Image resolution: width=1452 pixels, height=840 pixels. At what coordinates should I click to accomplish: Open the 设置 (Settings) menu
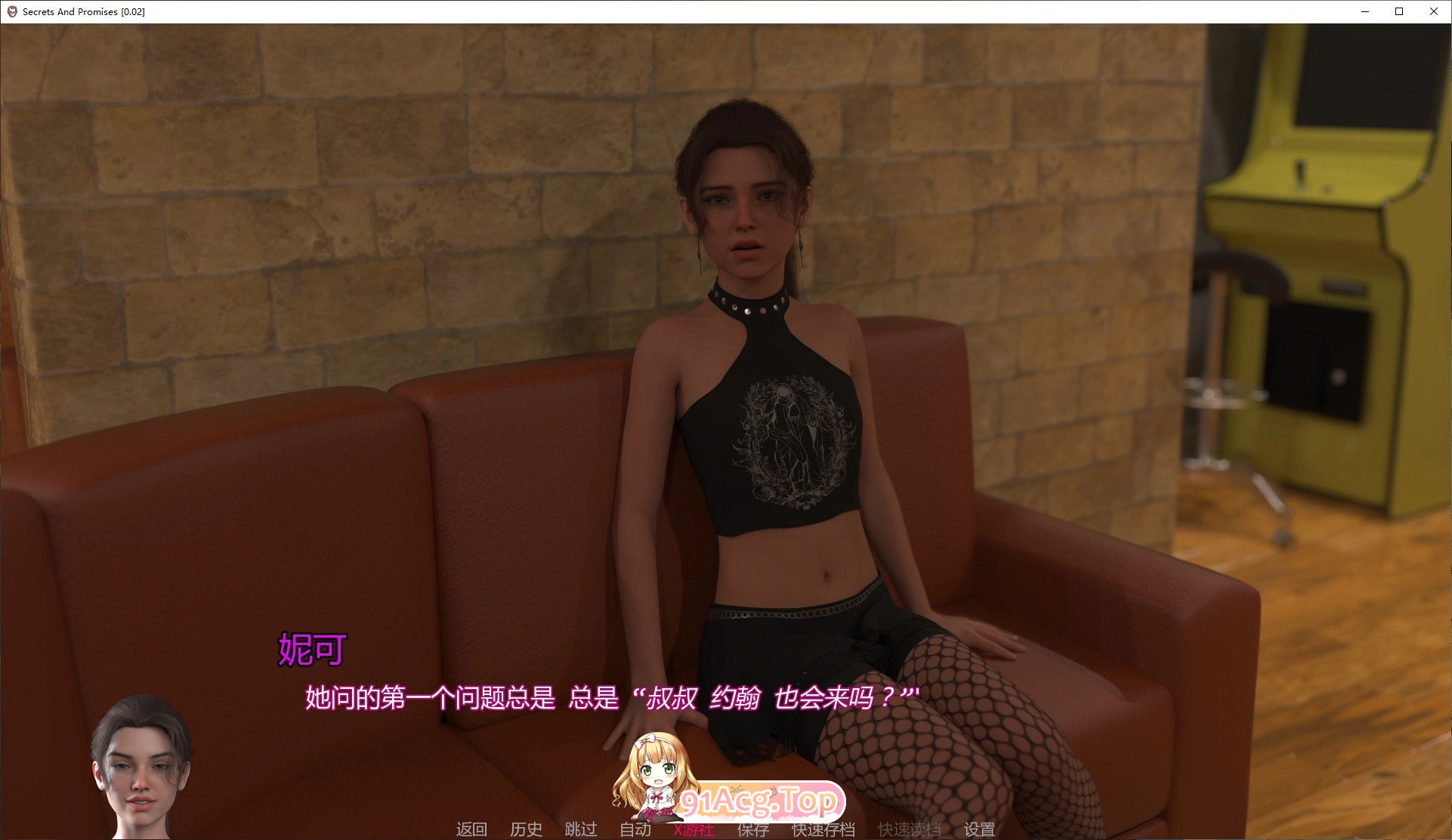pos(980,829)
